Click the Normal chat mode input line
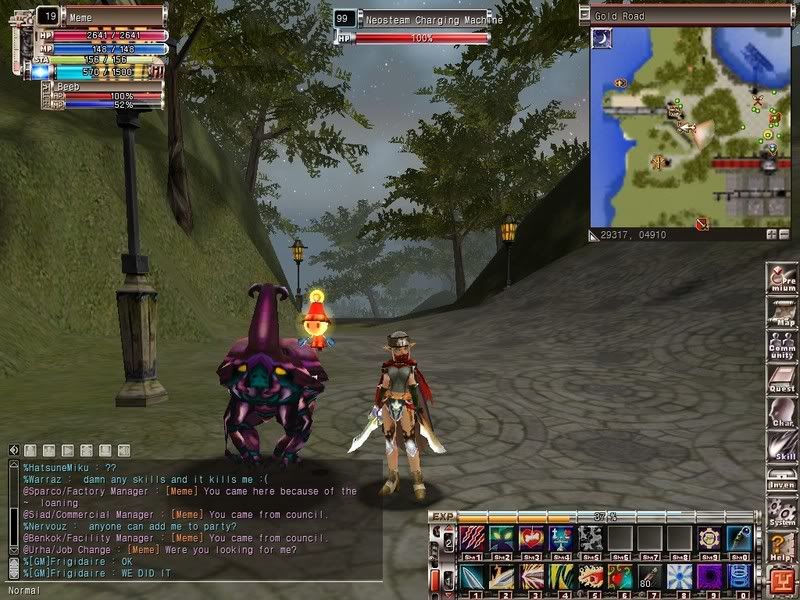The image size is (800, 600). pos(190,590)
